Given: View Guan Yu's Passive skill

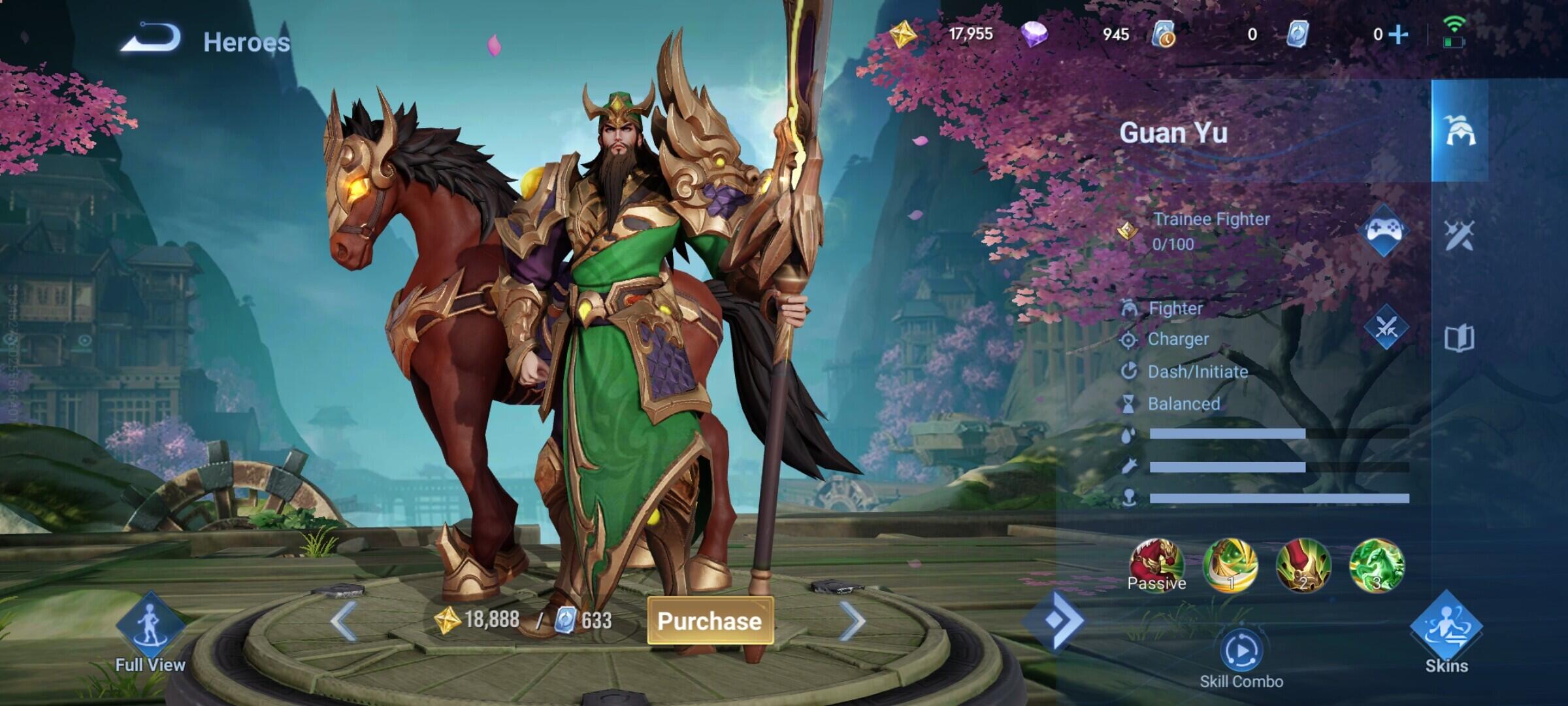Looking at the screenshot, I should click(1157, 565).
